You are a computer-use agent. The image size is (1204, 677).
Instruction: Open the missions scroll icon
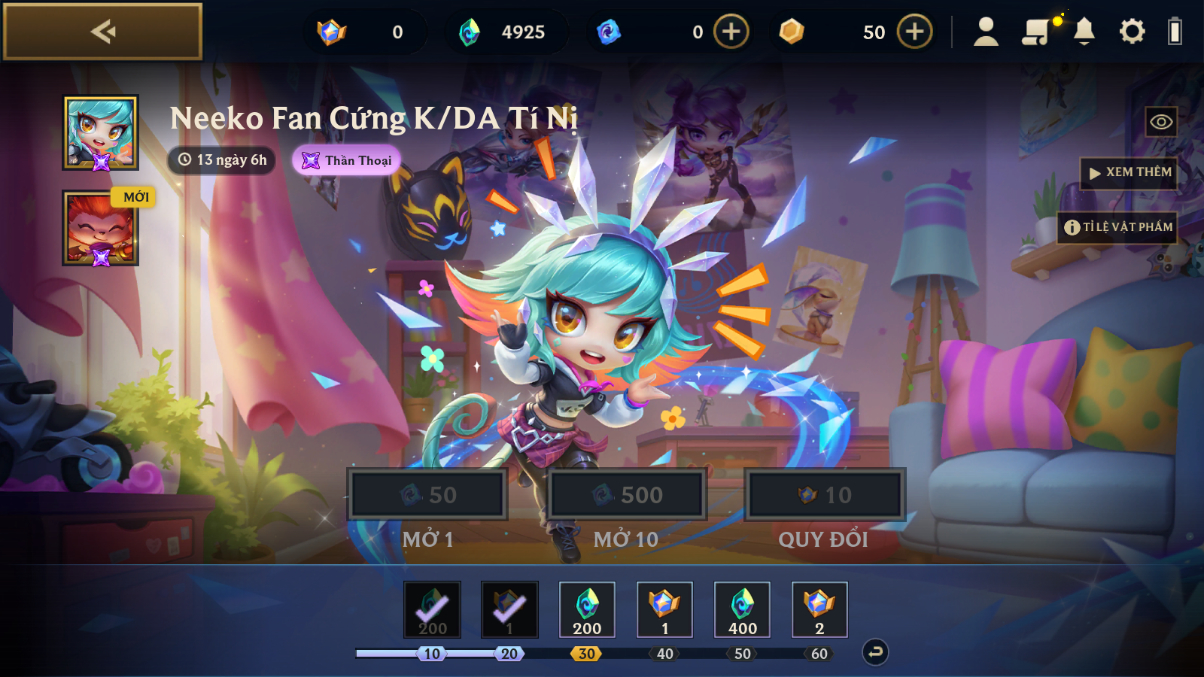pyautogui.click(x=1036, y=32)
